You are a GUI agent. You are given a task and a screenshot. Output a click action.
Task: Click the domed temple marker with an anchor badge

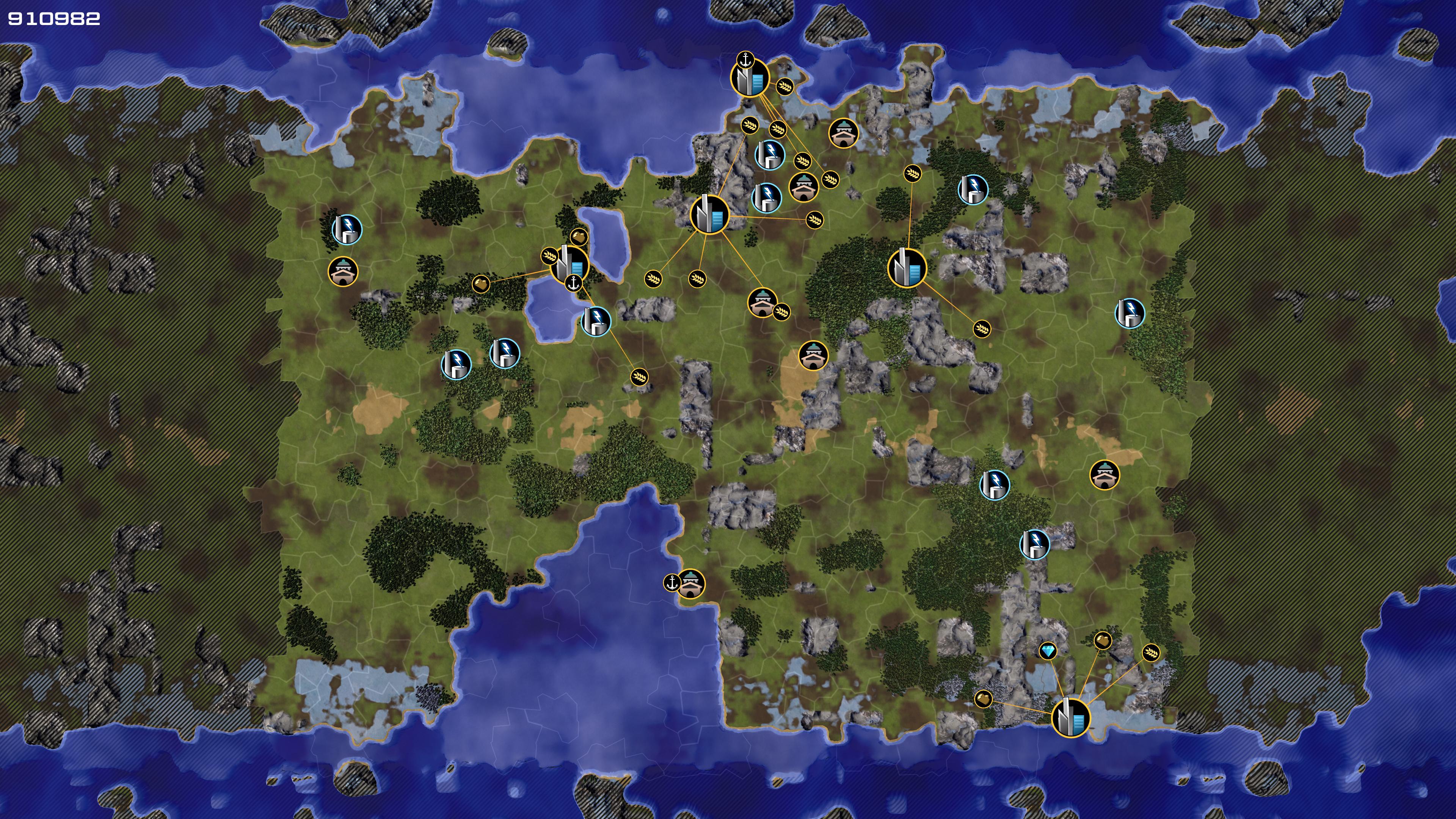coord(690,583)
